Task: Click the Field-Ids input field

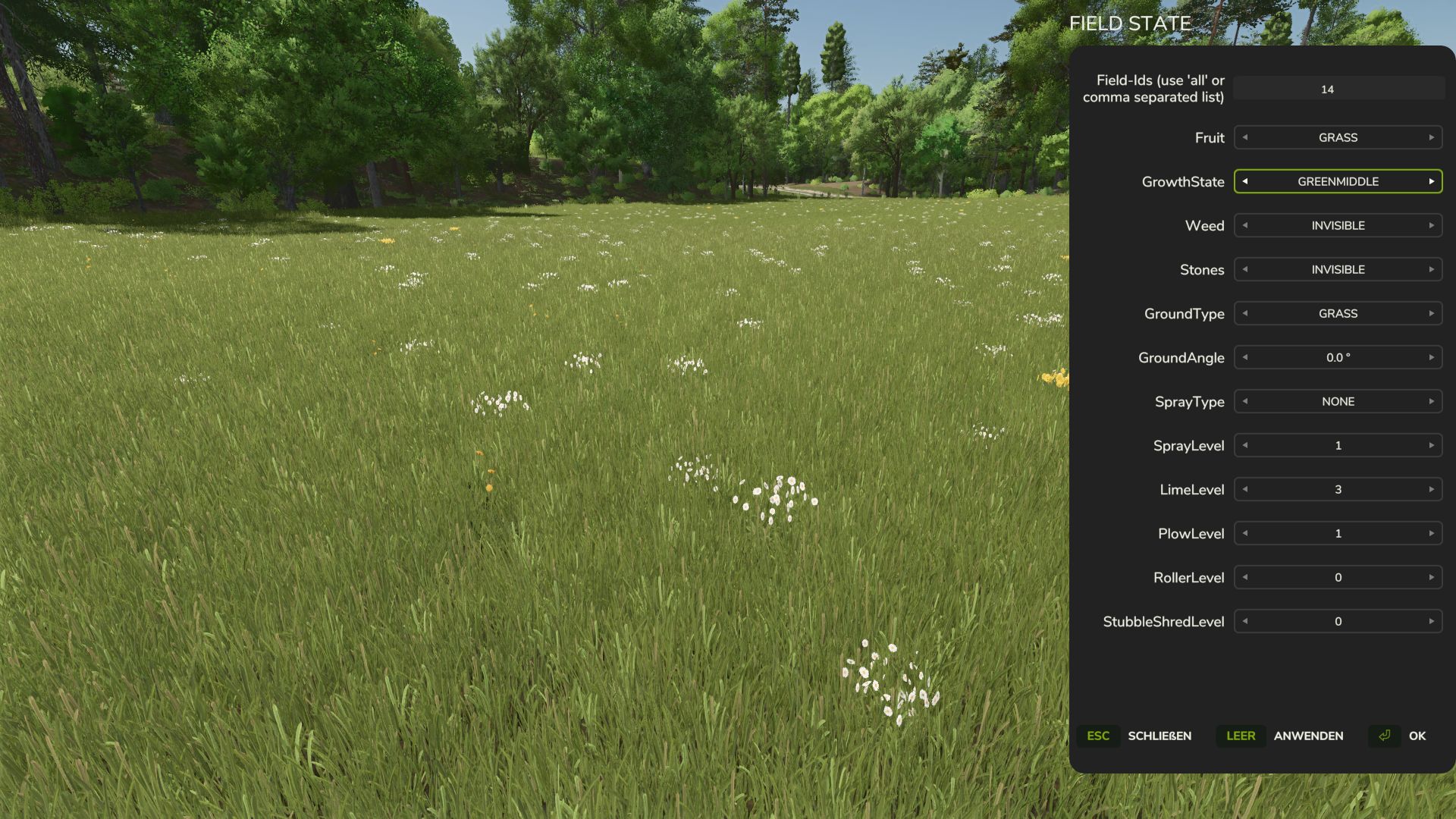Action: click(x=1338, y=89)
